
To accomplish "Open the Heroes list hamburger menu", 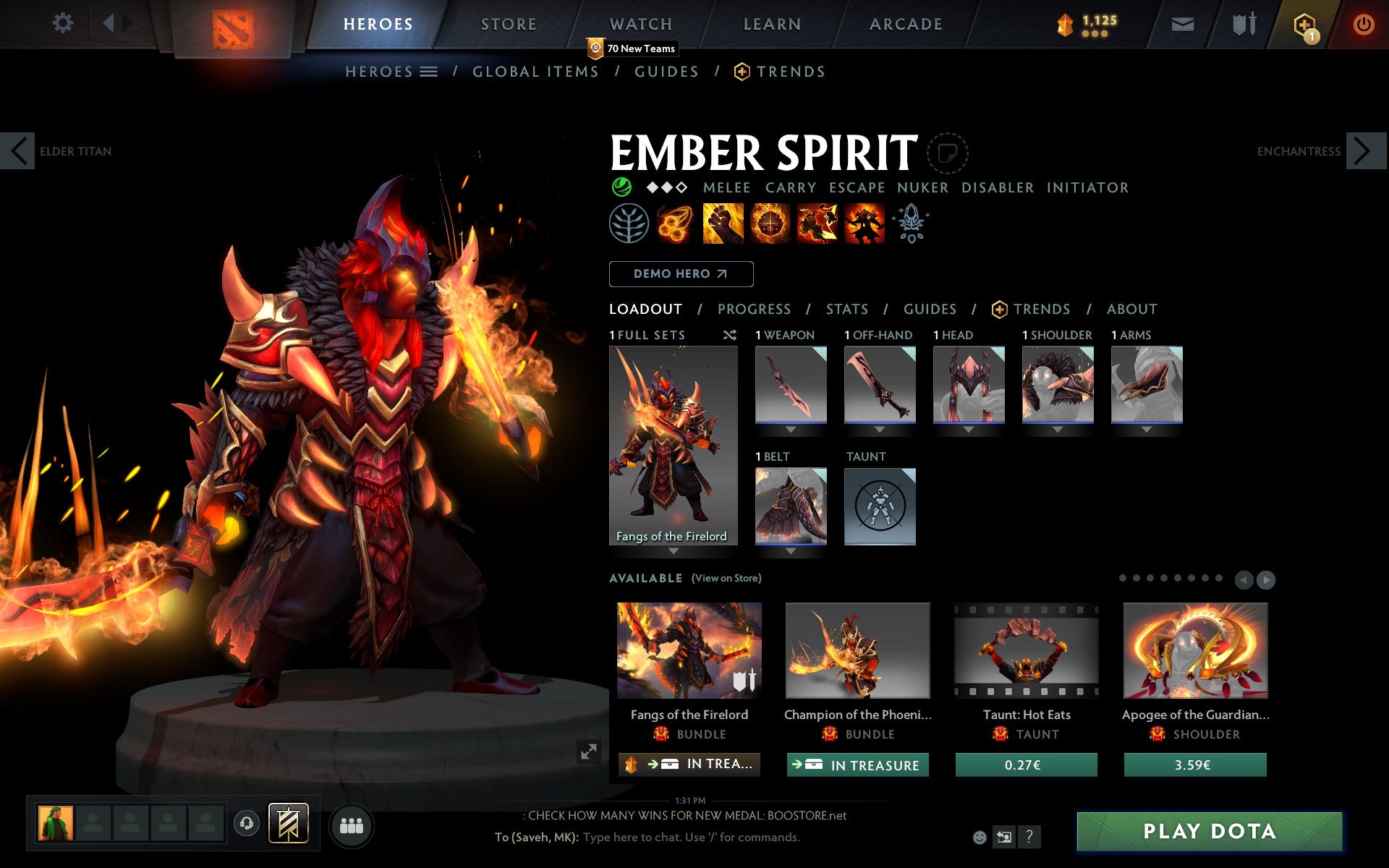I will point(430,72).
